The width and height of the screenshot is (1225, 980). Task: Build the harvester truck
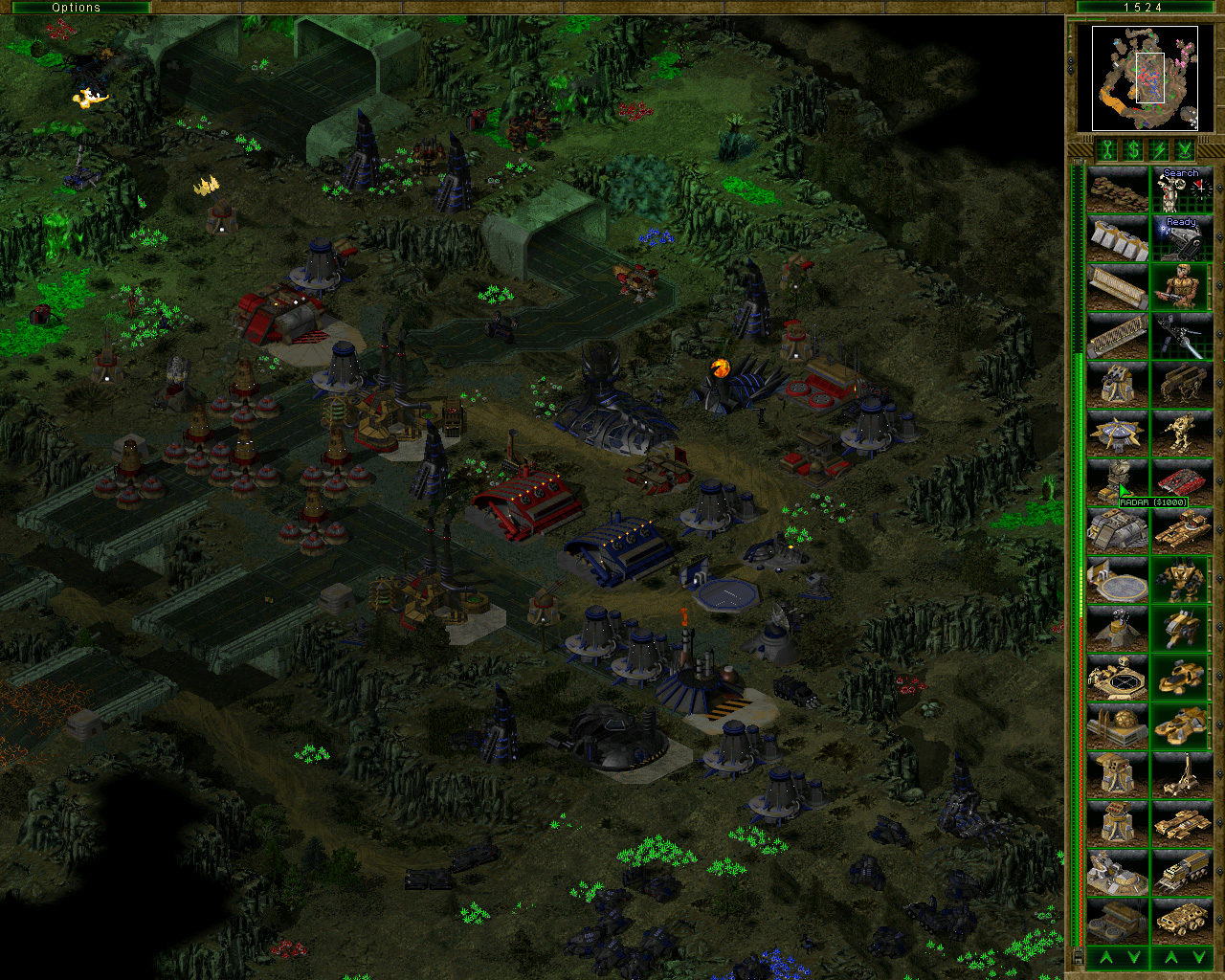coord(1182,870)
